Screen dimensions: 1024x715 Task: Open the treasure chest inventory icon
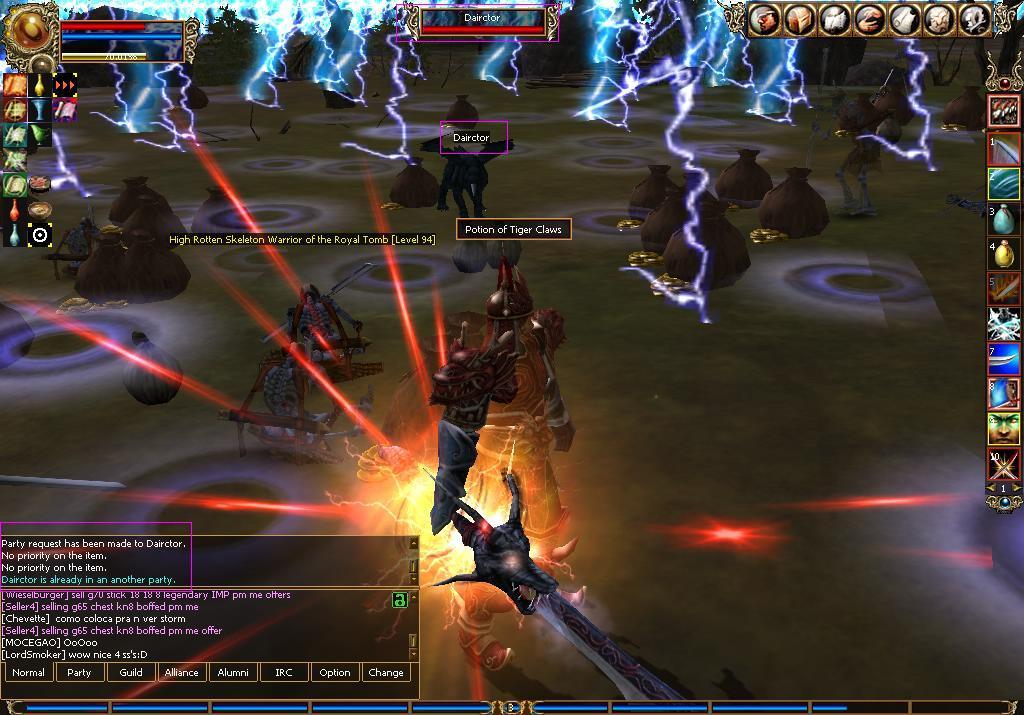[x=799, y=20]
